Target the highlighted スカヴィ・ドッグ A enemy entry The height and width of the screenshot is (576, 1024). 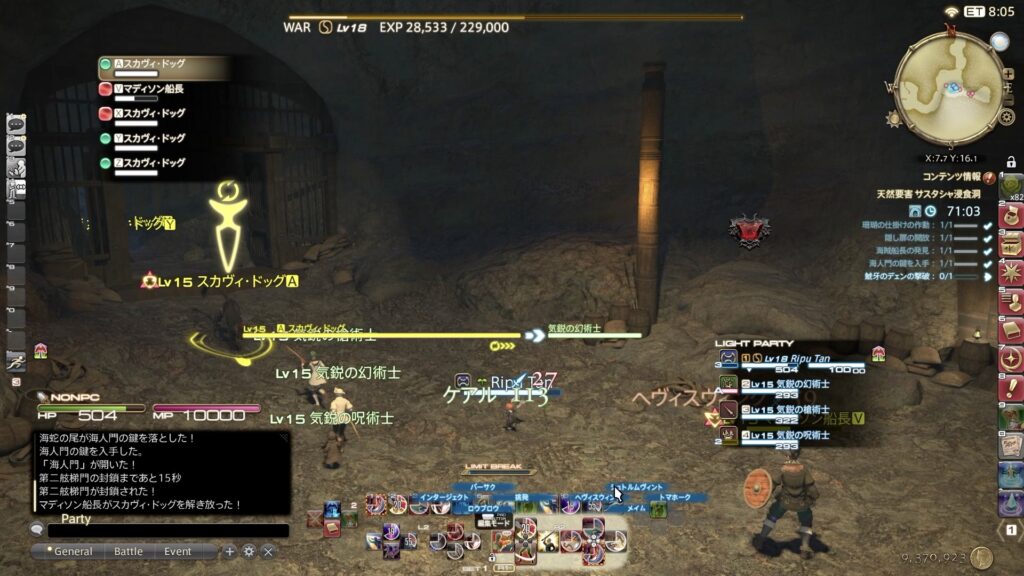[153, 65]
